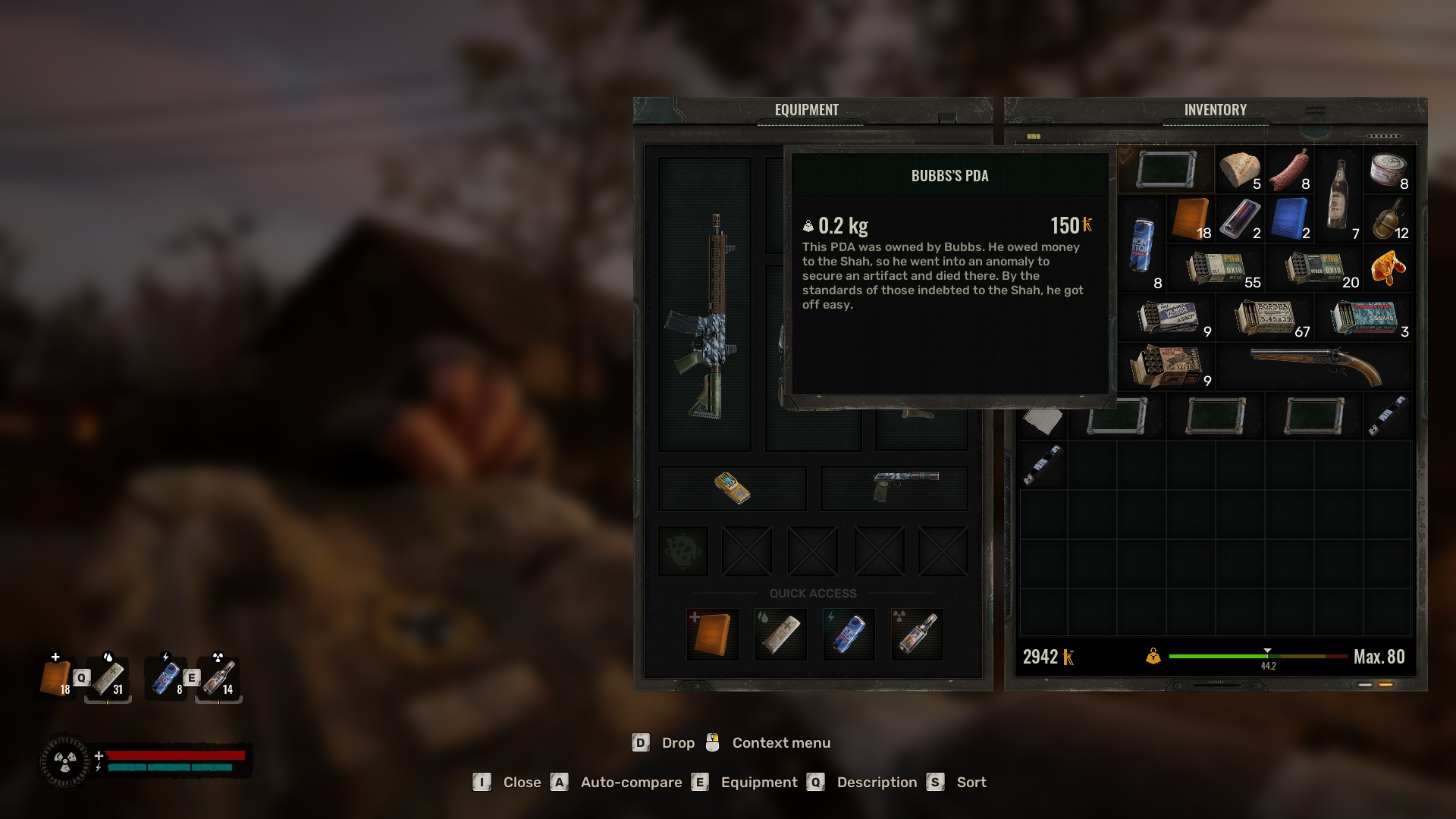The height and width of the screenshot is (819, 1456).
Task: Select the orange artifact item
Action: tap(1388, 268)
